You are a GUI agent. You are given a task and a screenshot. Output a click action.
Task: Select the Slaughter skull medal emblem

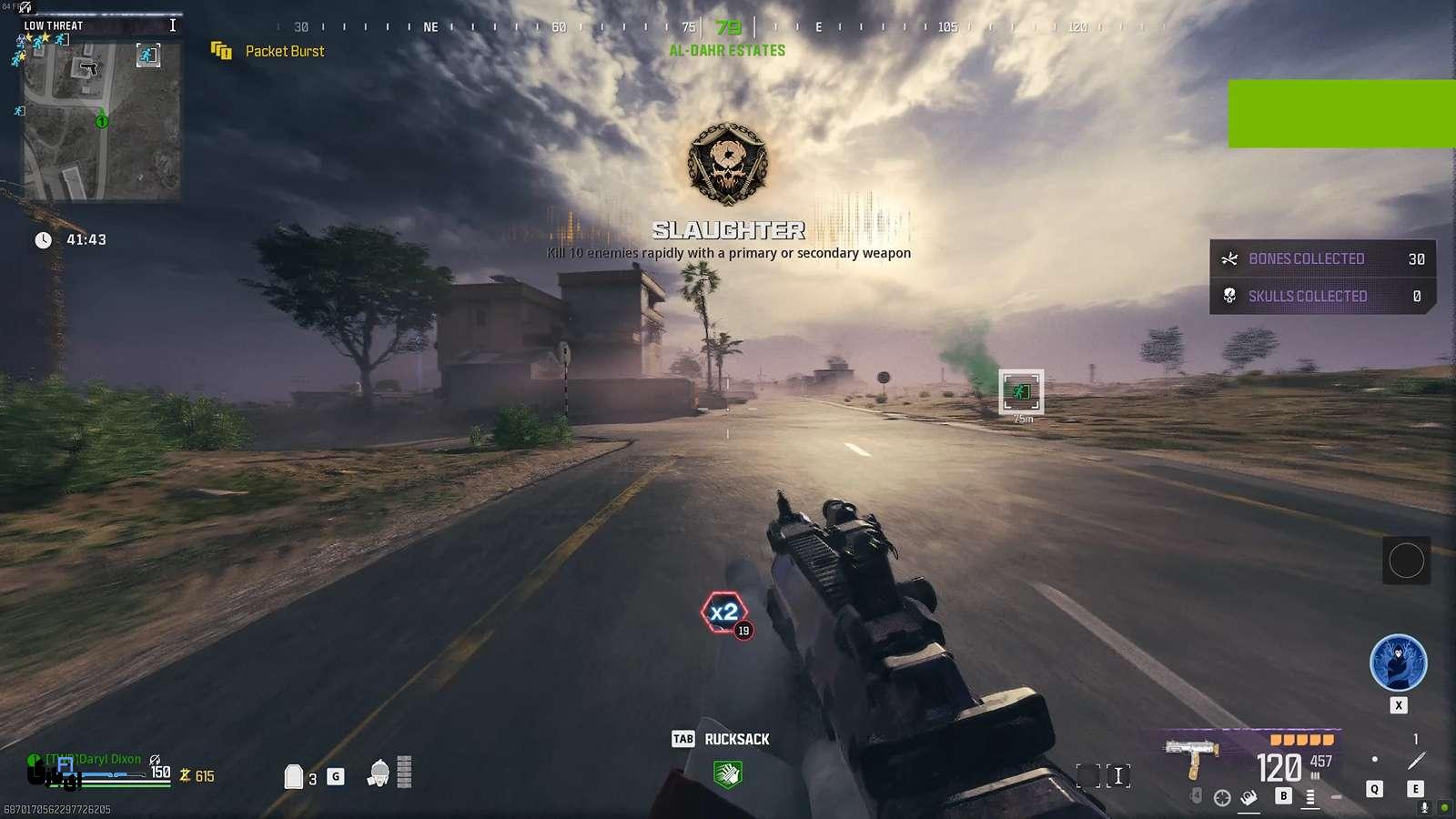coord(727,166)
